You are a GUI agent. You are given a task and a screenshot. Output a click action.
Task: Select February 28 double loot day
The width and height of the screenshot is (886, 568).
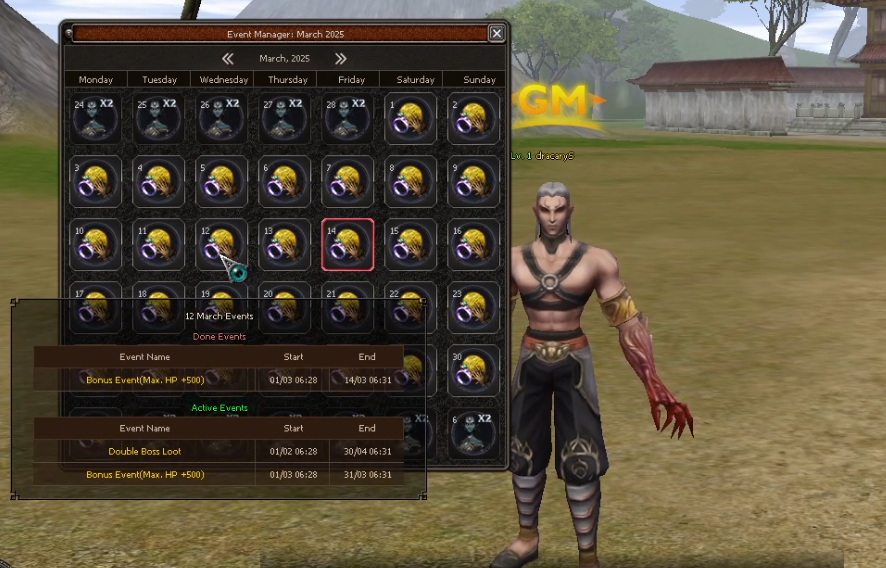(x=347, y=119)
